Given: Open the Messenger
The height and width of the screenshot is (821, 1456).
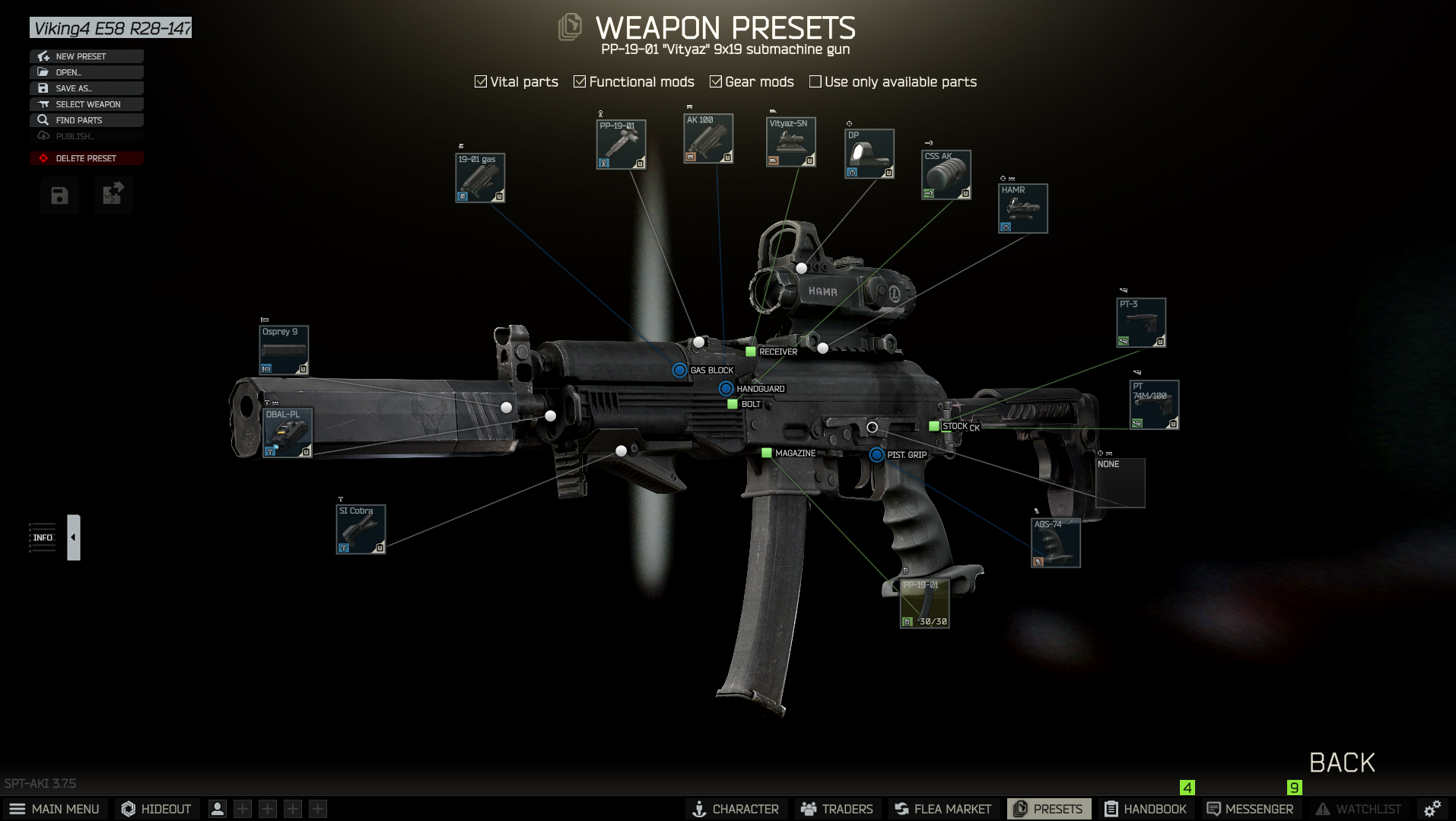Looking at the screenshot, I should click(x=1250, y=809).
